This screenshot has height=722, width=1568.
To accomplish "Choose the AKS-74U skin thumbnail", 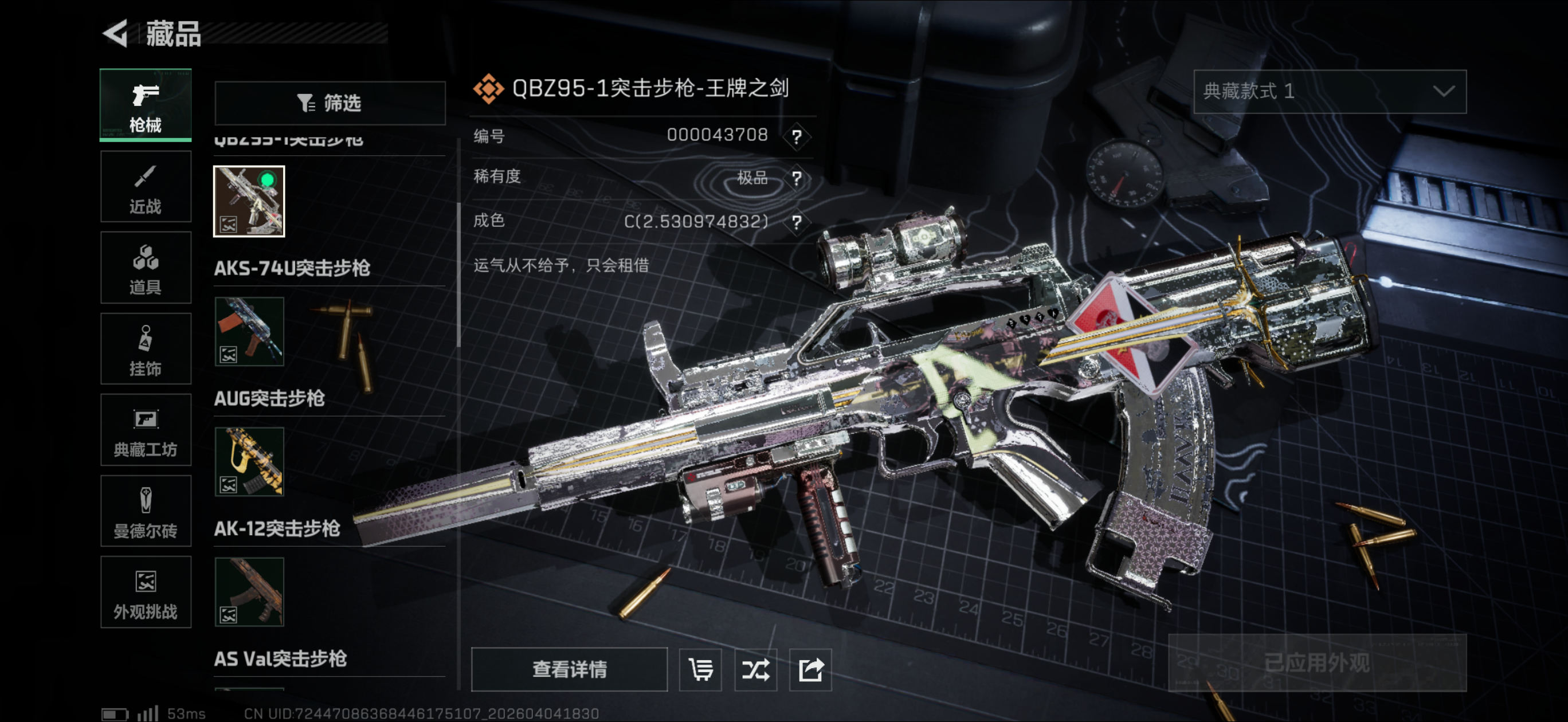I will click(x=249, y=332).
